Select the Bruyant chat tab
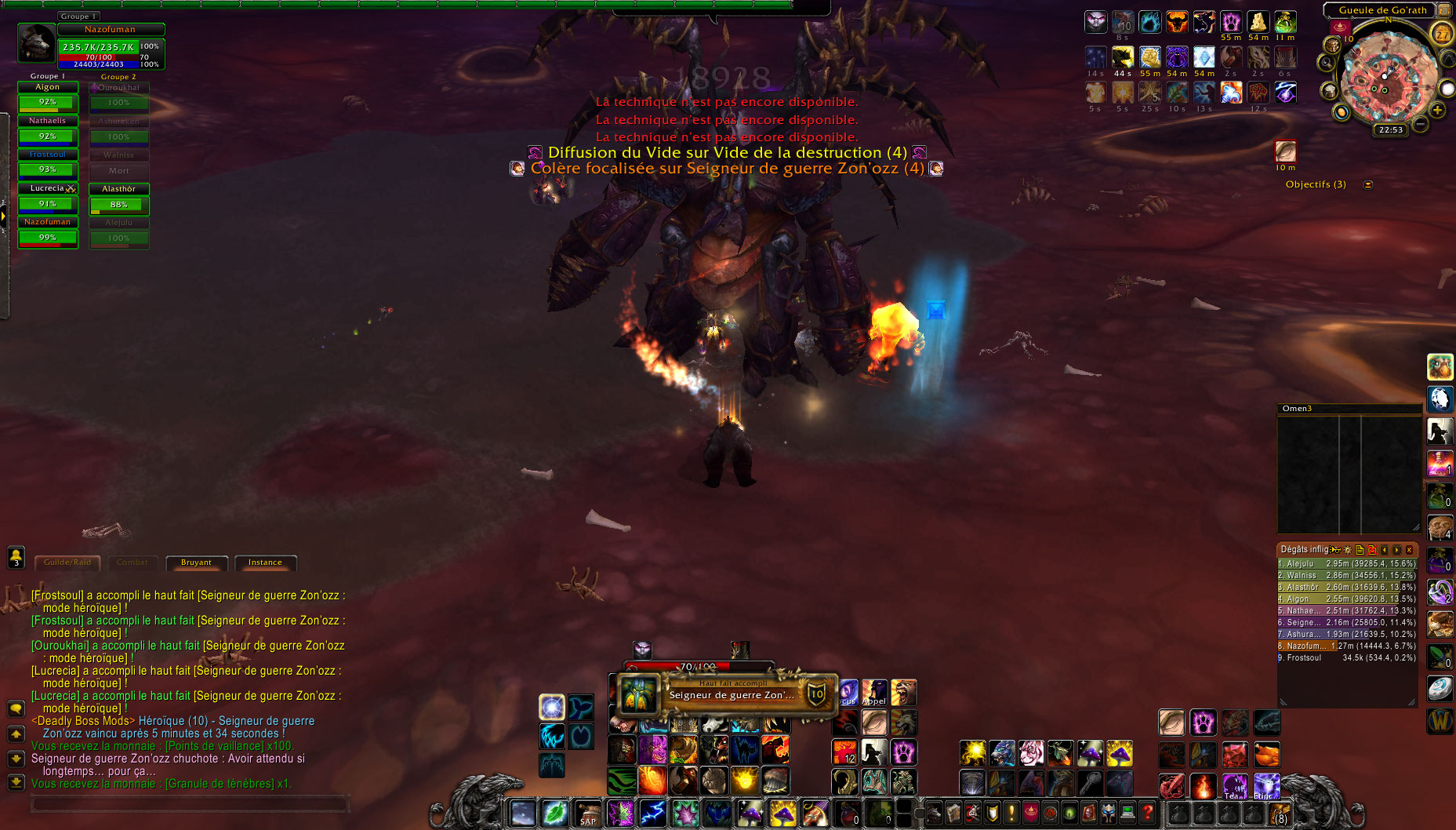This screenshot has height=830, width=1456. 196,562
